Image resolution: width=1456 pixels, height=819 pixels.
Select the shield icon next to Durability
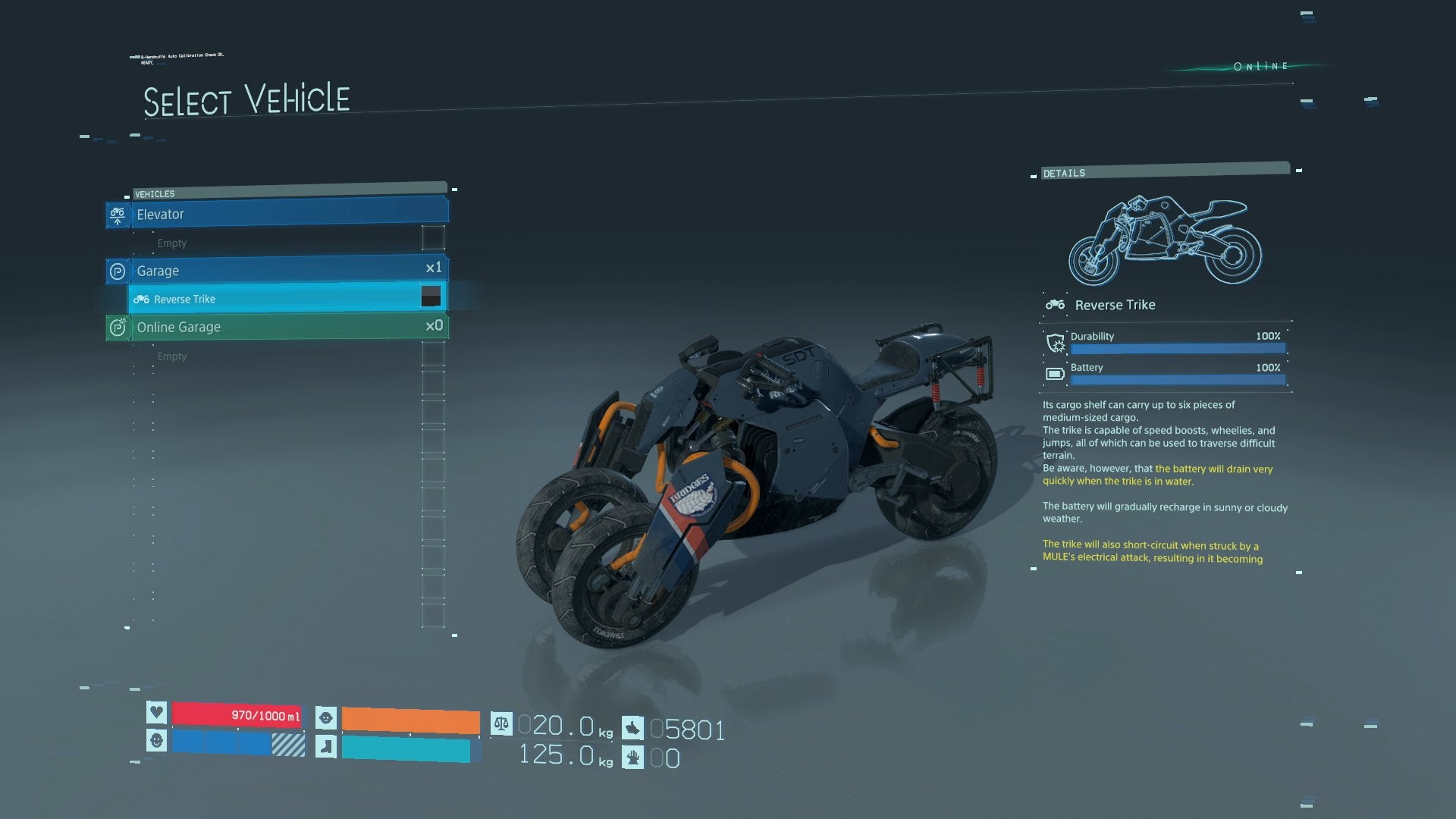coord(1056,343)
